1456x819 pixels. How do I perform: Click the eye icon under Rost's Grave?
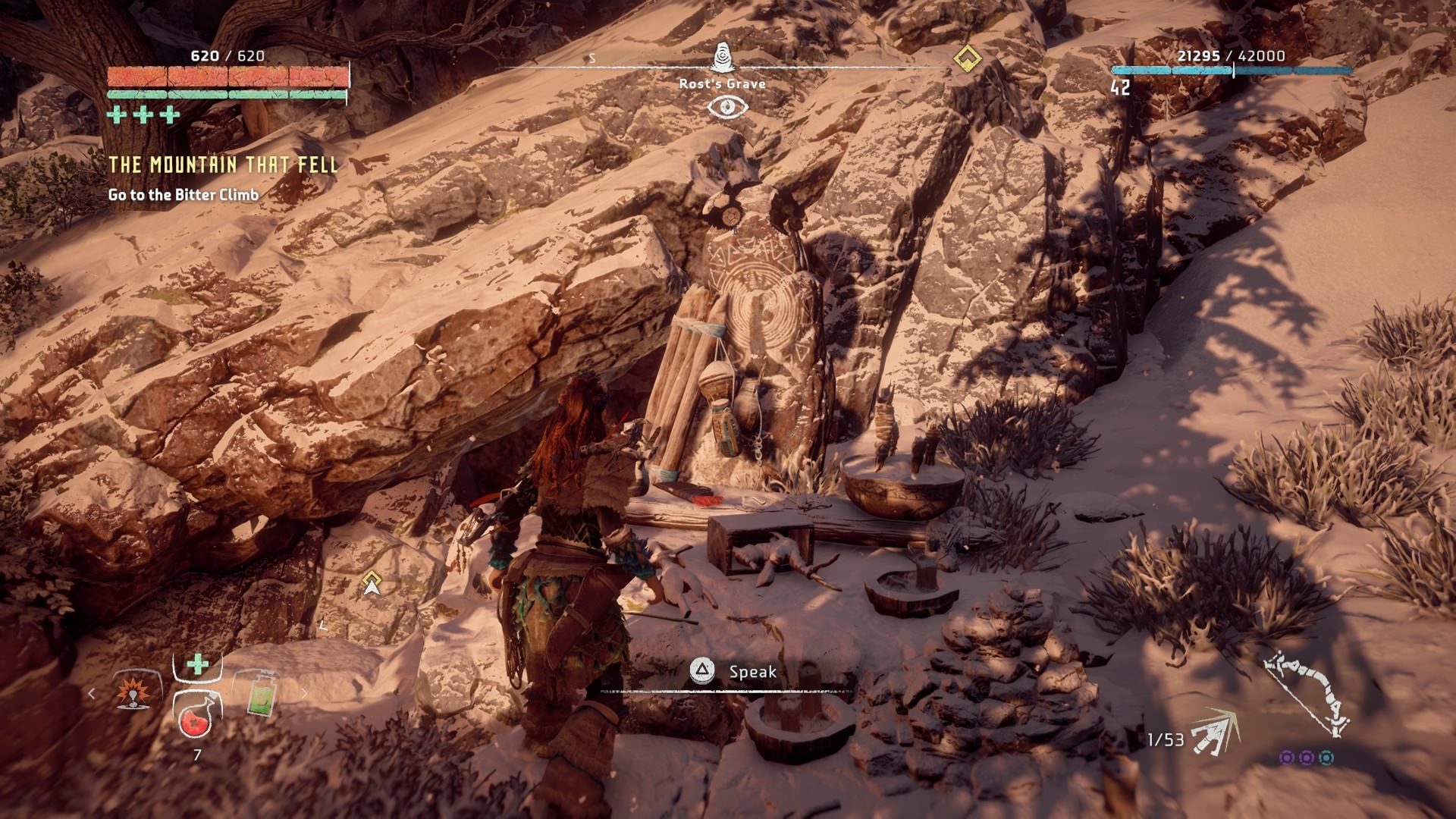click(727, 107)
